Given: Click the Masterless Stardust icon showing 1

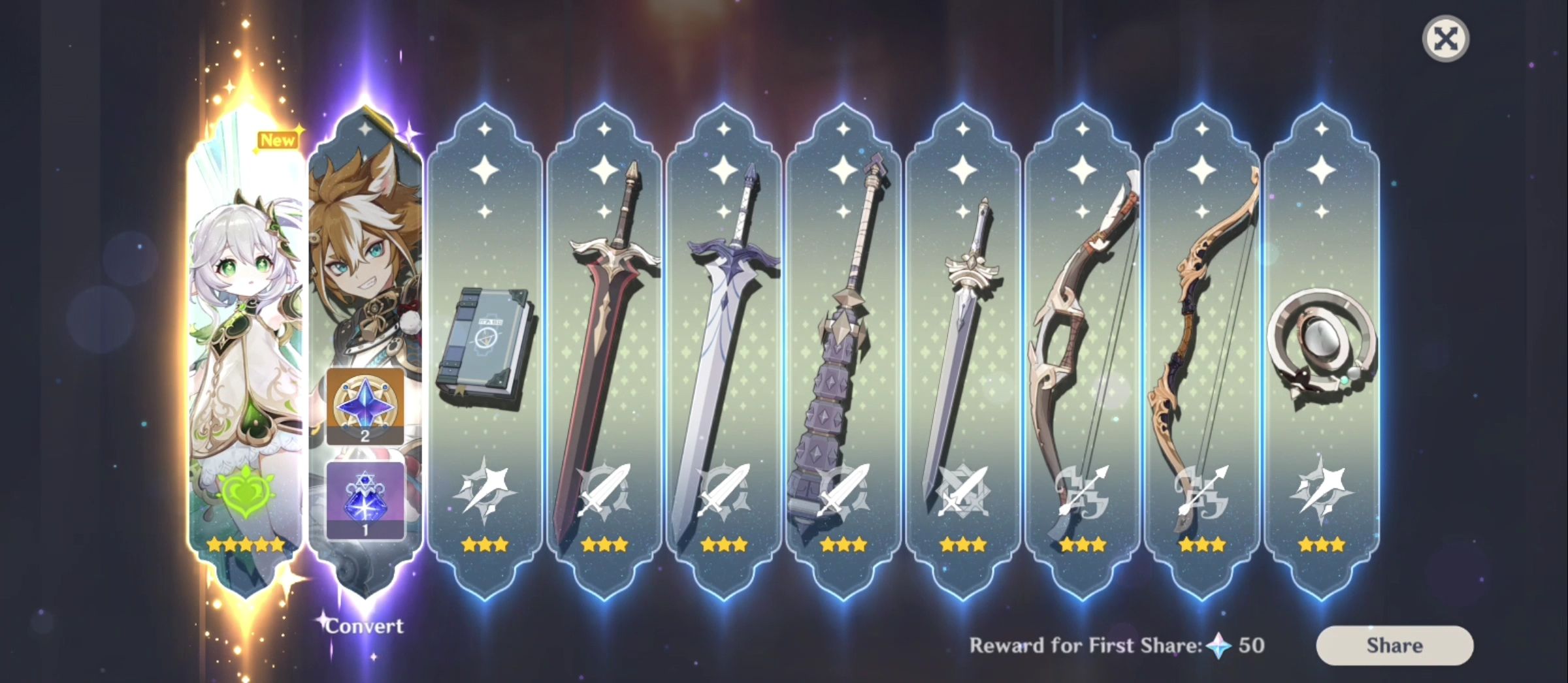Looking at the screenshot, I should [x=366, y=498].
